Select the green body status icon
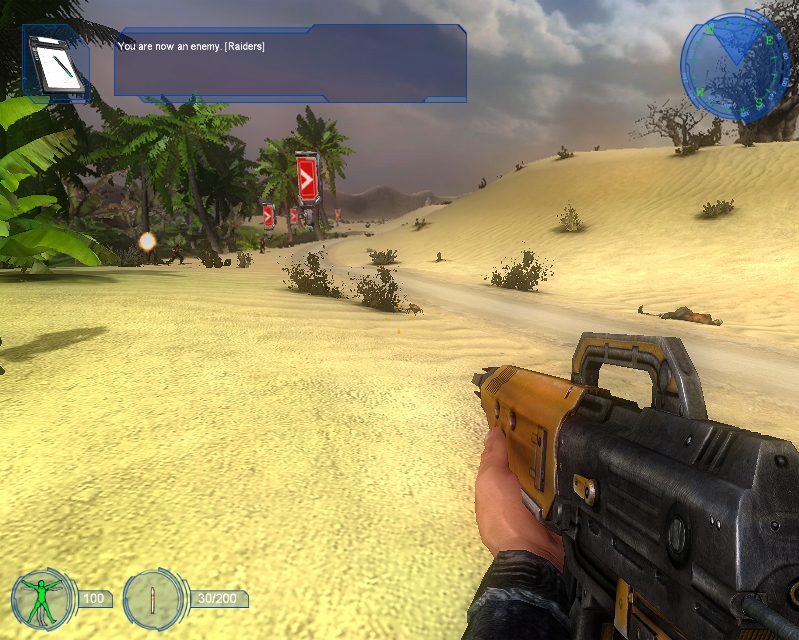The image size is (799, 640). pyautogui.click(x=41, y=599)
